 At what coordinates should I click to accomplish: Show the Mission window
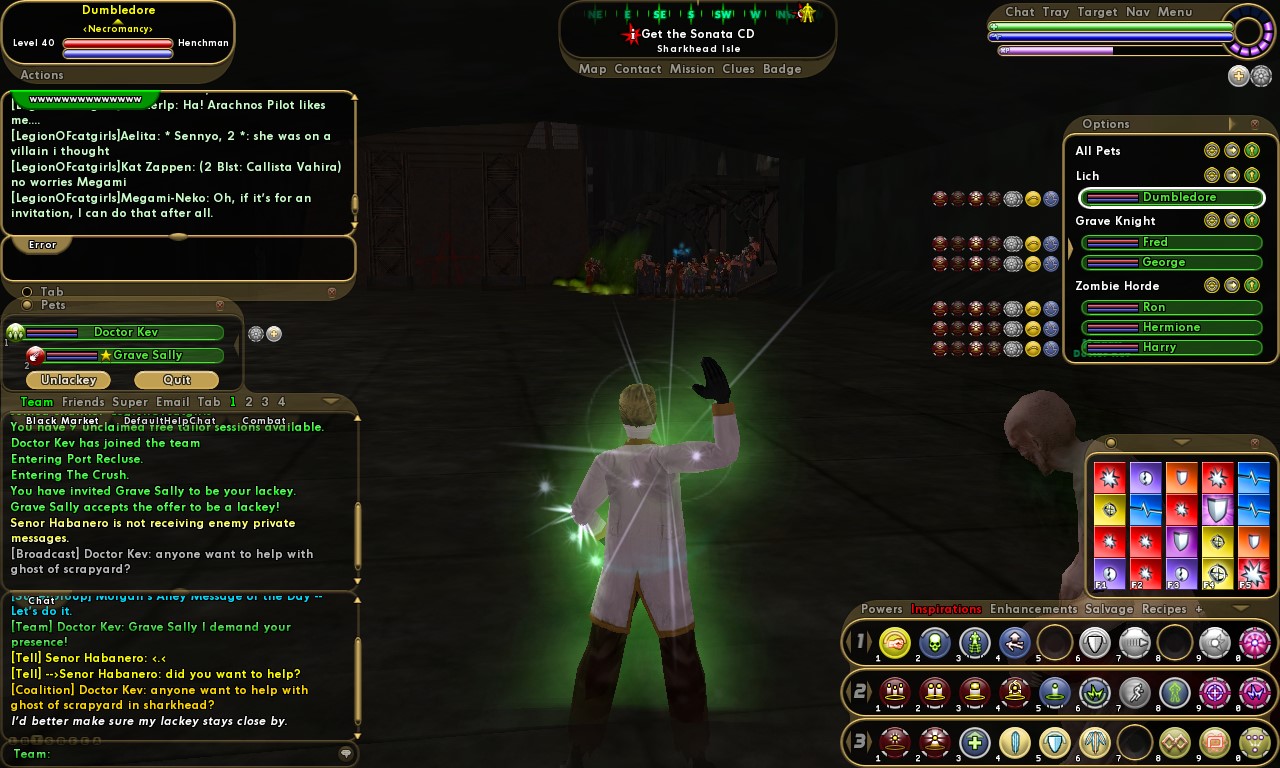pos(692,69)
